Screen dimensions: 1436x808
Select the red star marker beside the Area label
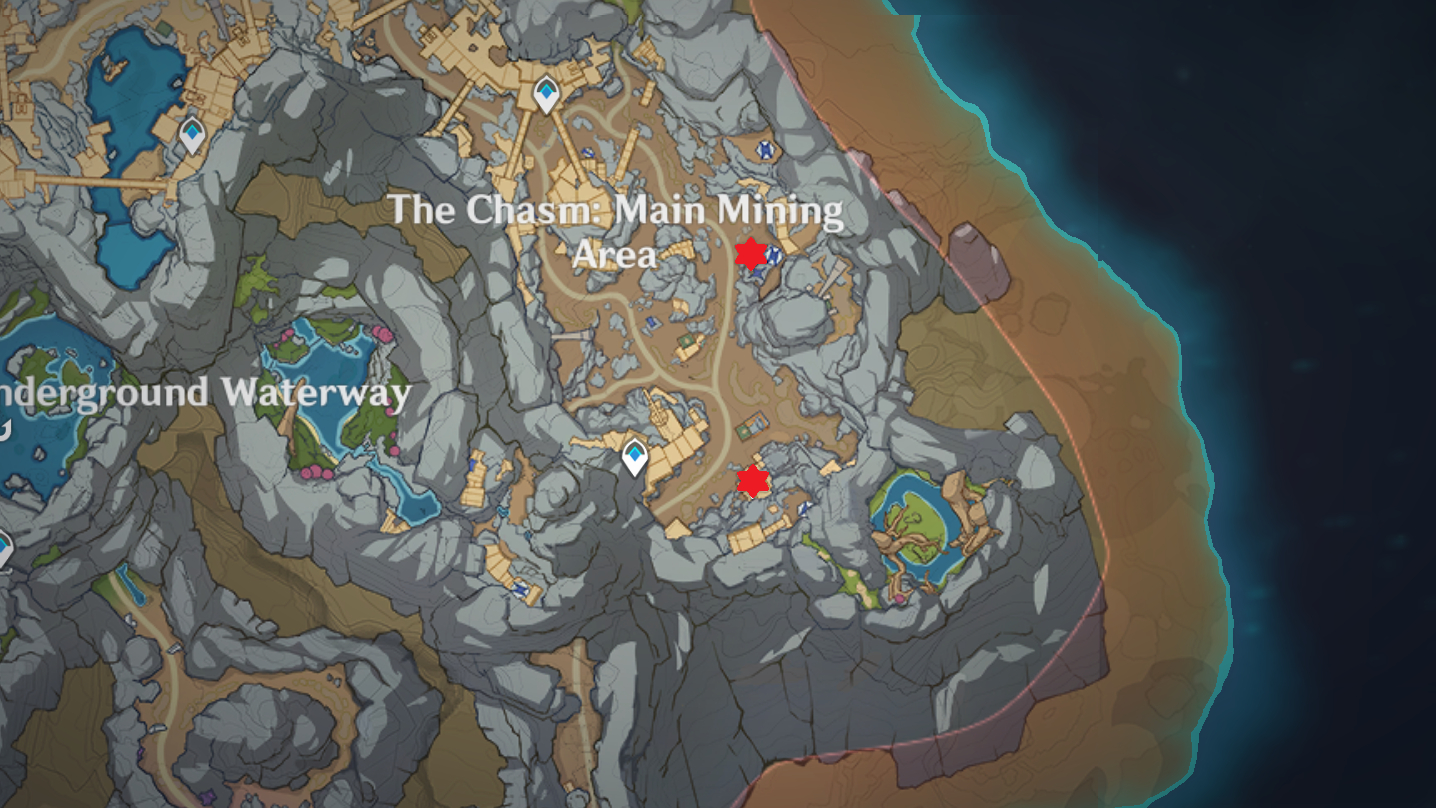click(749, 253)
